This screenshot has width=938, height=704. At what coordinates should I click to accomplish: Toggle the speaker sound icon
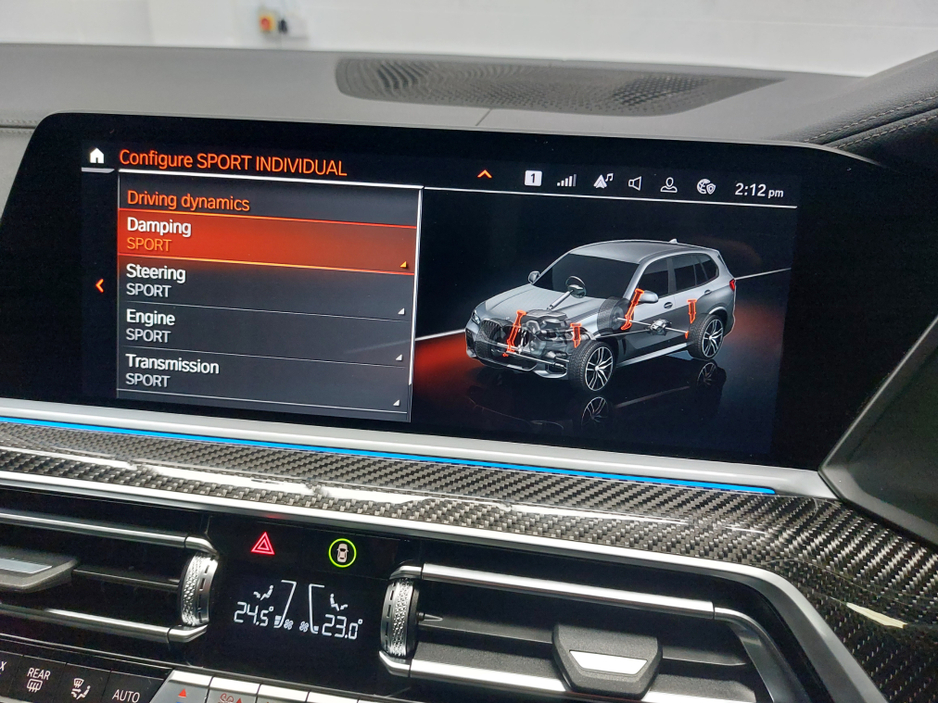pyautogui.click(x=635, y=183)
